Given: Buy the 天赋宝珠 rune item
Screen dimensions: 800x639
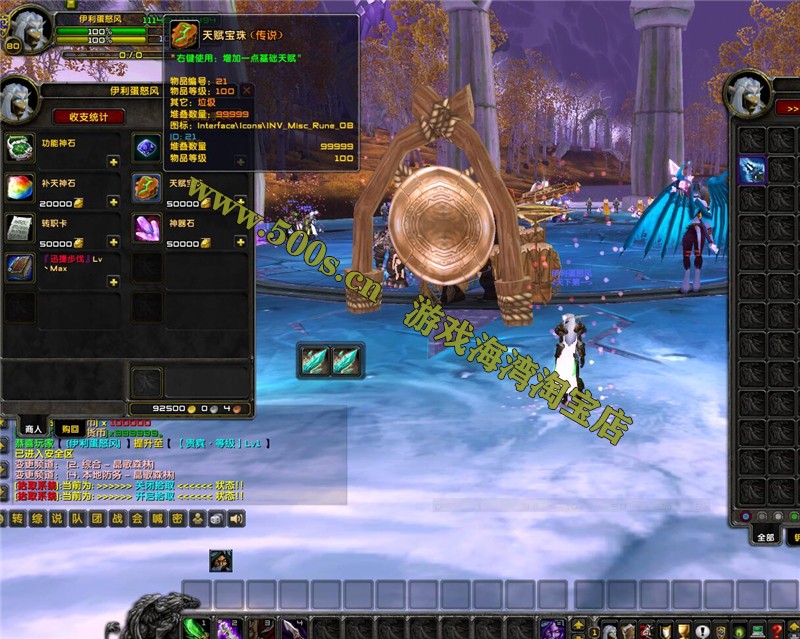Looking at the screenshot, I should [147, 188].
